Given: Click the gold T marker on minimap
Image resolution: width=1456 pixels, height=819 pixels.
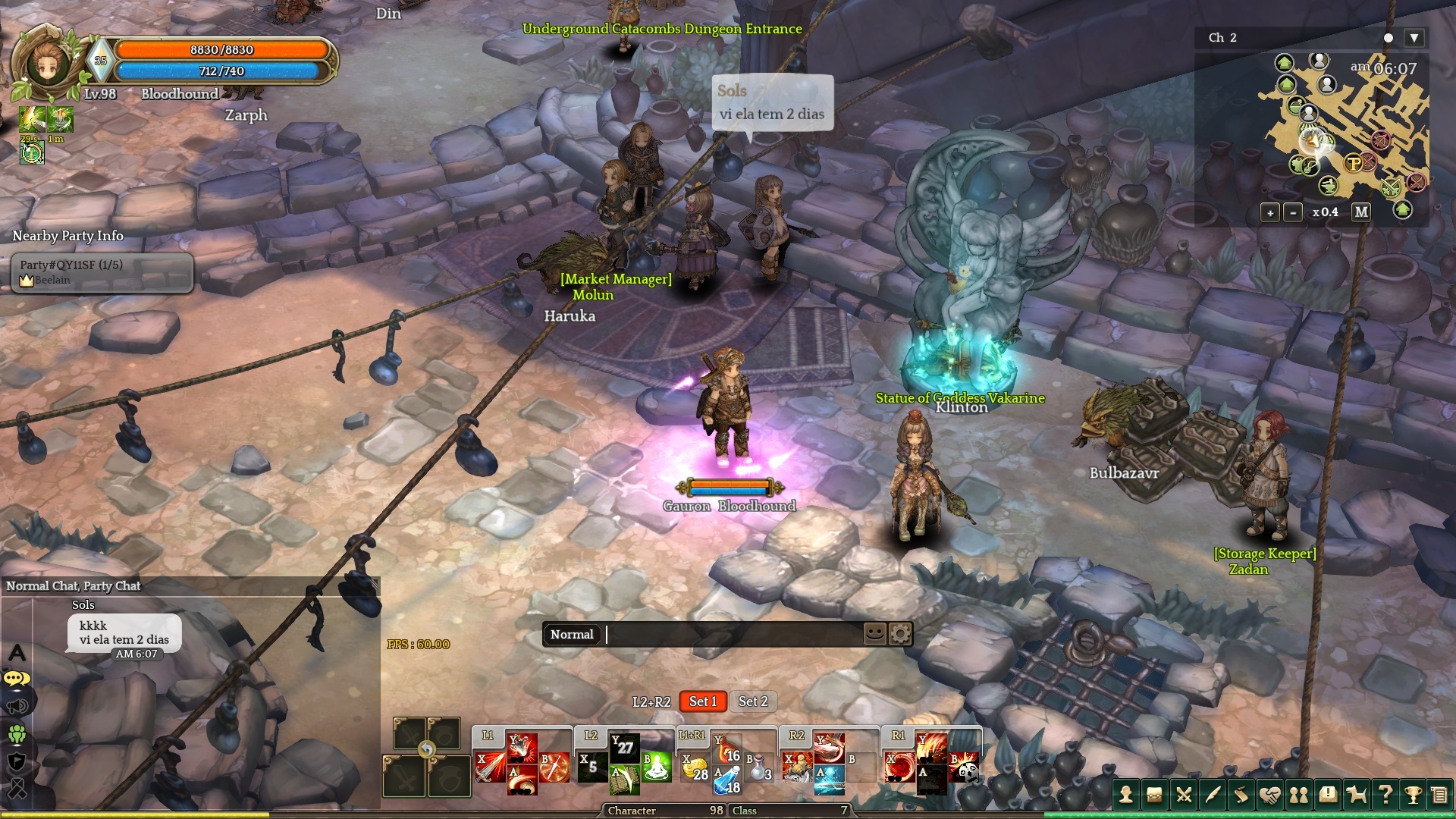Looking at the screenshot, I should coord(1353,162).
